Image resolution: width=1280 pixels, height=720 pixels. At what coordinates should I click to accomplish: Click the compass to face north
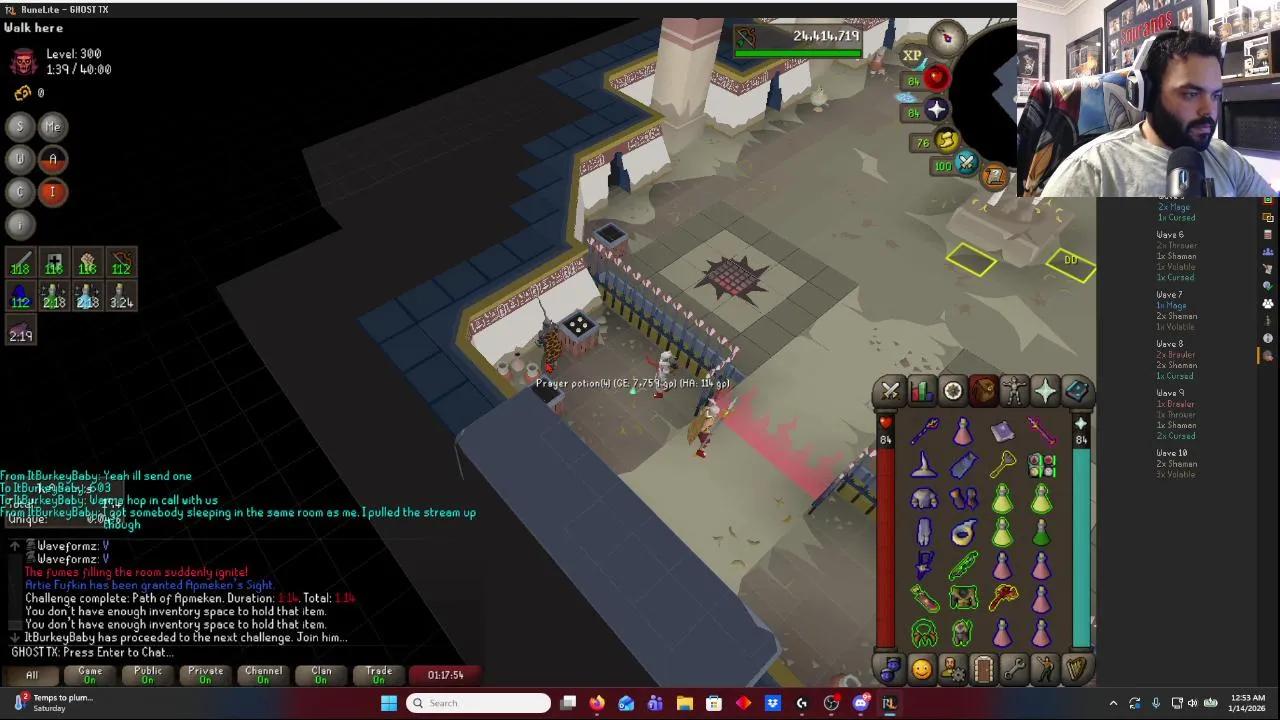(x=946, y=38)
